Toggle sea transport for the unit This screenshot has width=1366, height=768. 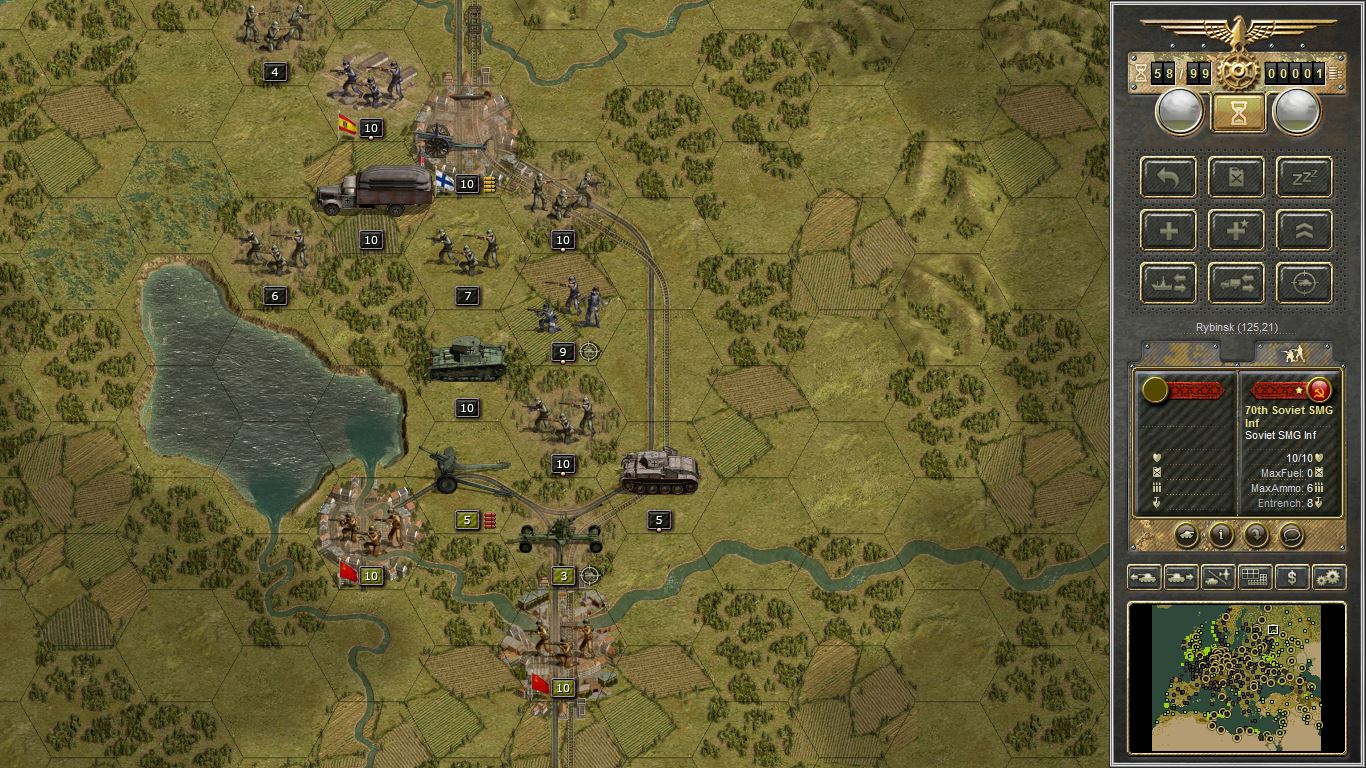tap(1167, 283)
